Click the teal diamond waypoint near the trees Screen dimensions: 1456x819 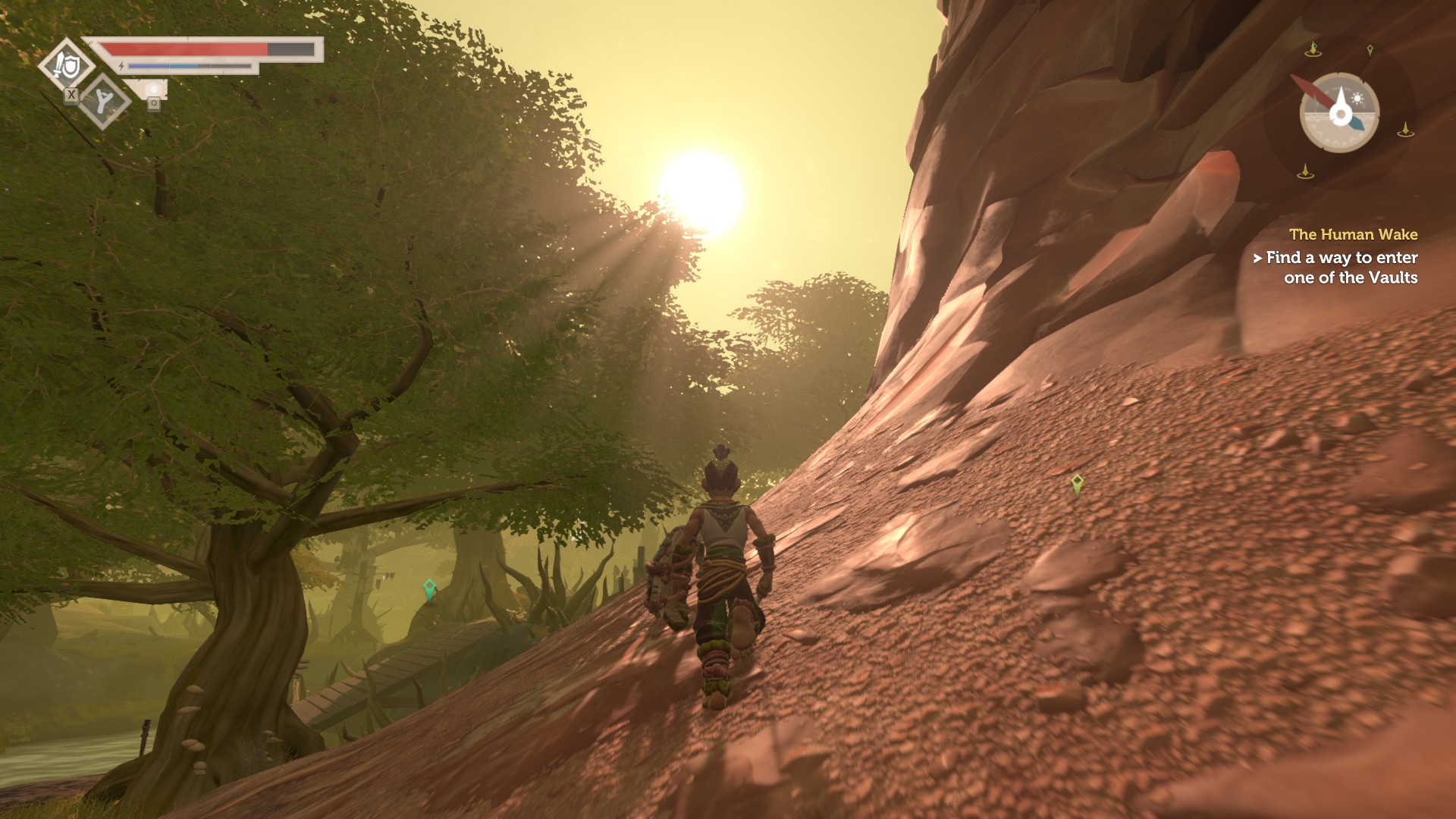click(x=429, y=588)
